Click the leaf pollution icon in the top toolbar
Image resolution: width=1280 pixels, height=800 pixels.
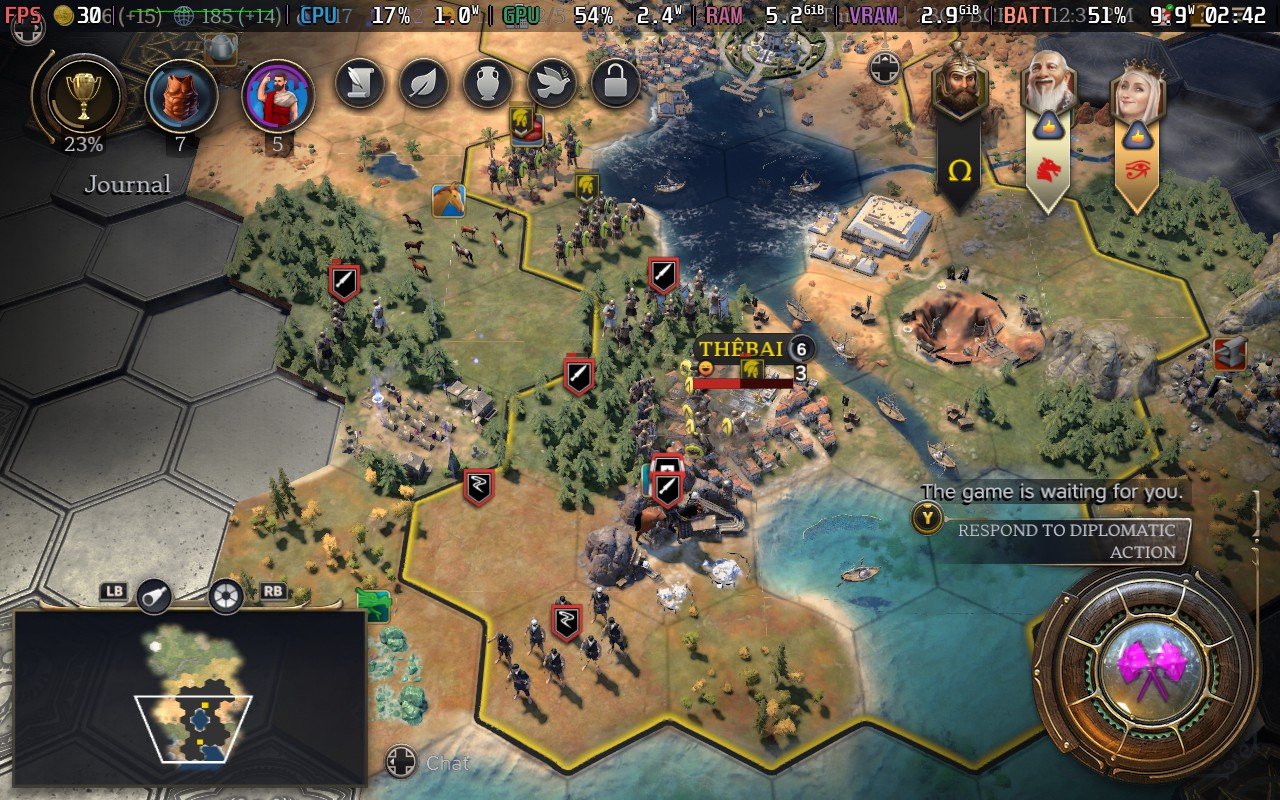(x=425, y=83)
